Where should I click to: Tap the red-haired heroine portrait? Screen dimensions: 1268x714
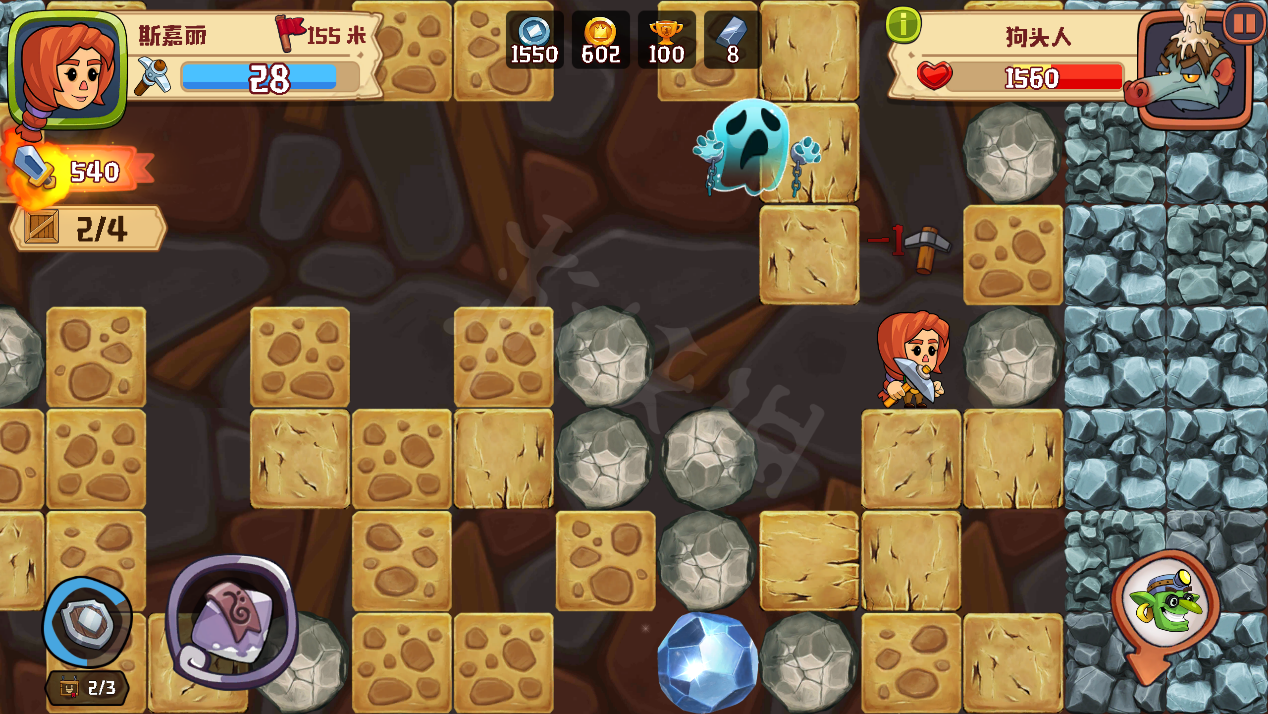(x=67, y=68)
